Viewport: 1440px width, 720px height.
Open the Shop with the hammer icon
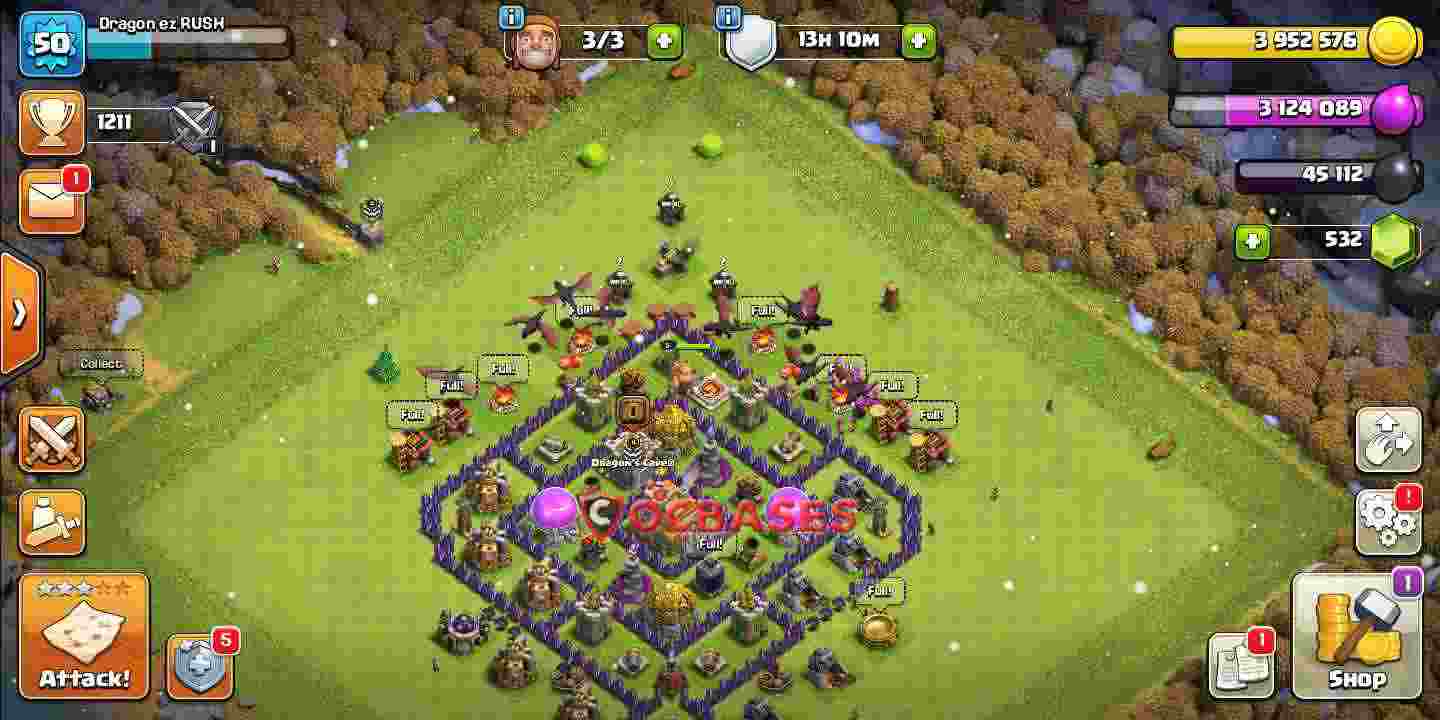click(1358, 635)
